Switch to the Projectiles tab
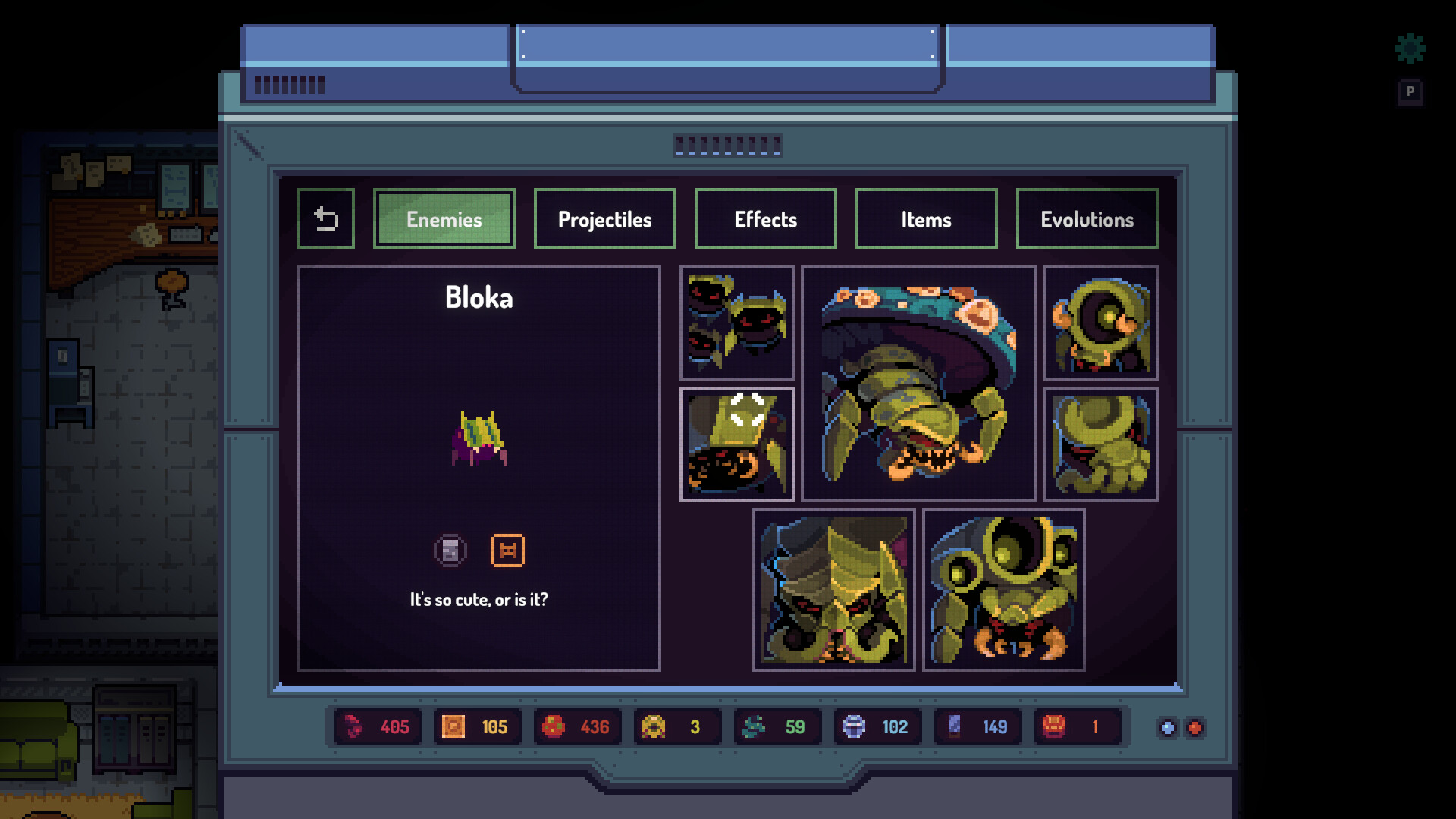 604,219
